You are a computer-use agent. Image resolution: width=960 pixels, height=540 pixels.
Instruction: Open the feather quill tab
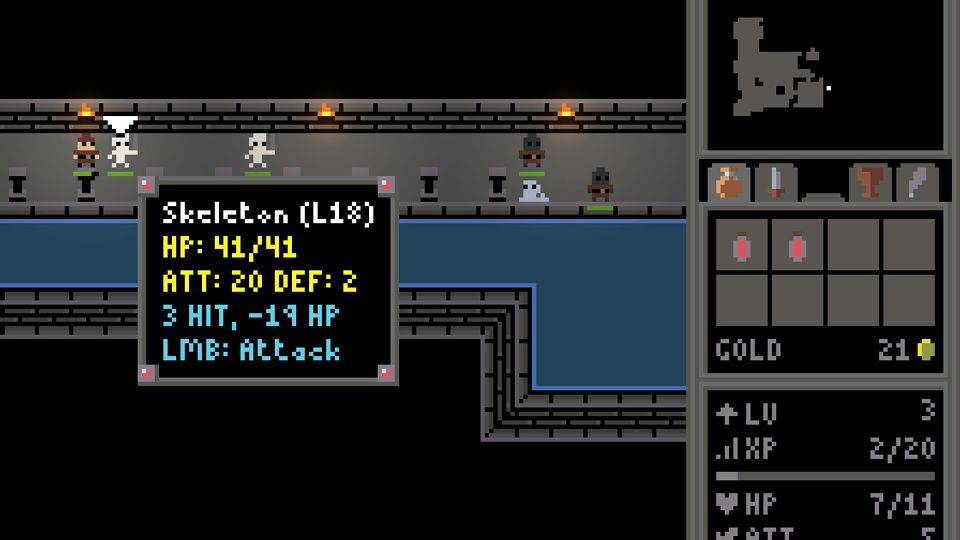click(916, 183)
